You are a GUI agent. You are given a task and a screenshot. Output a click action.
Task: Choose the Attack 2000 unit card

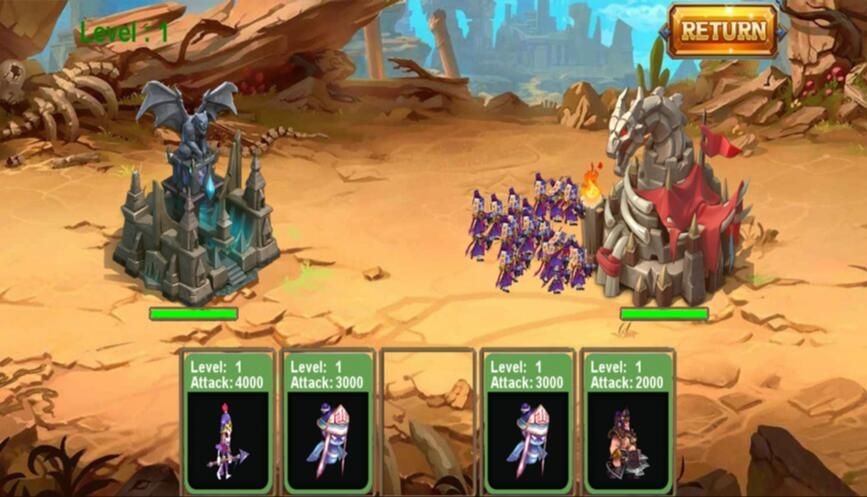pos(628,422)
